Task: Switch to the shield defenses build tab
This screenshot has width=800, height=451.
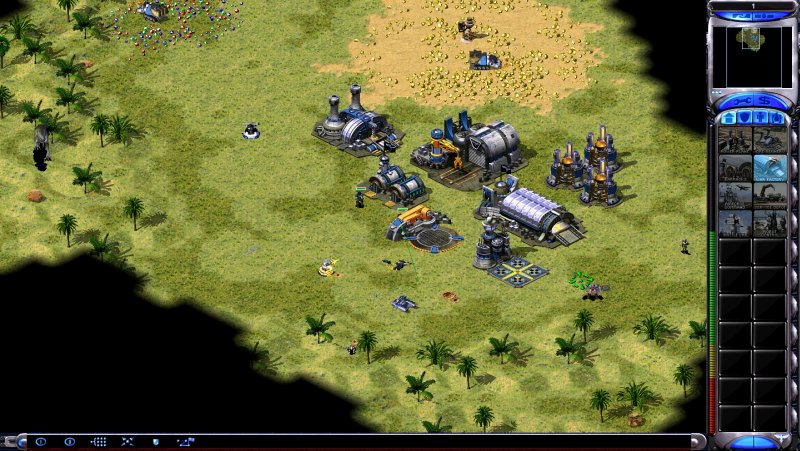Action: [745, 119]
